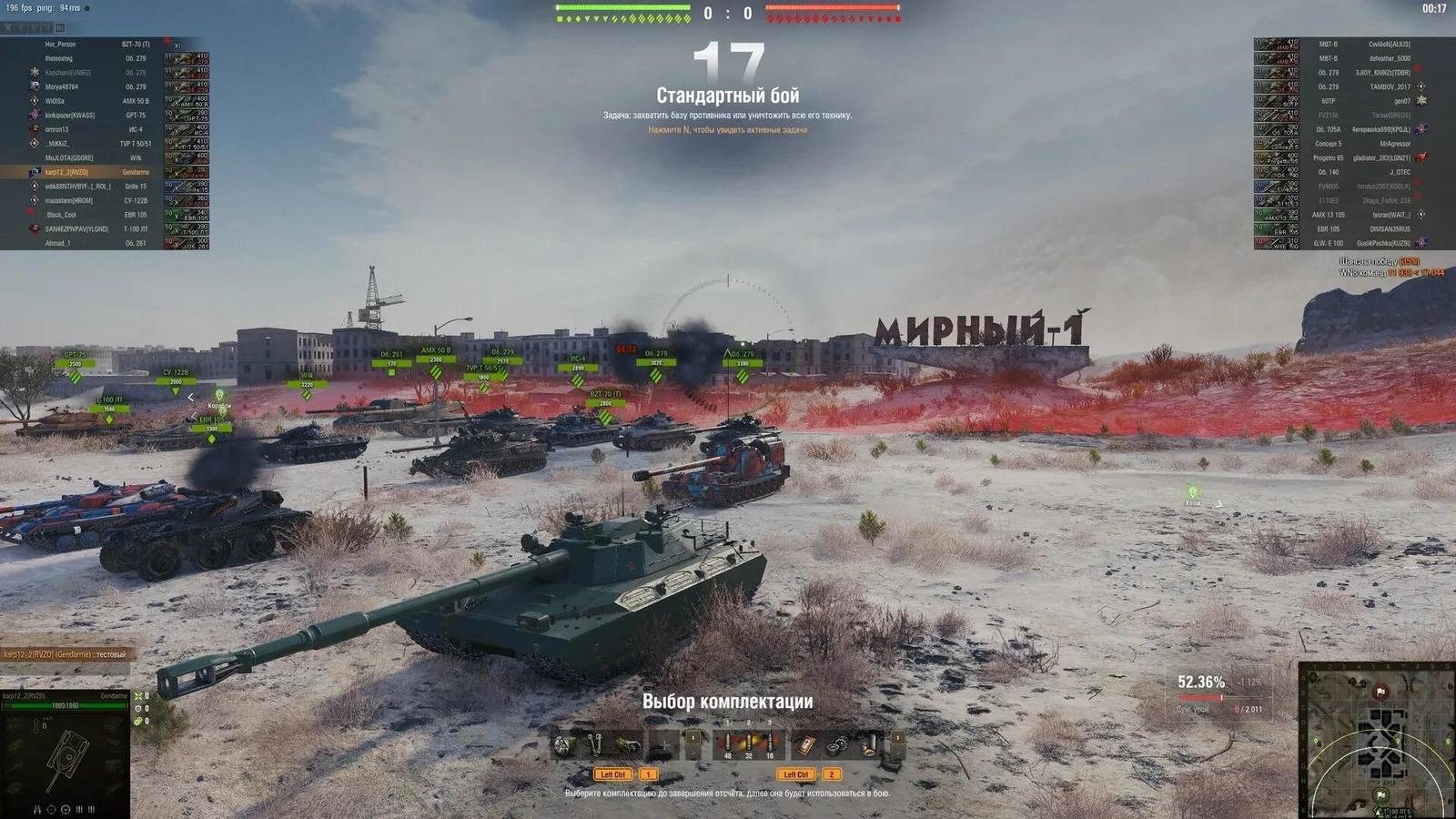Viewport: 1456px width, 819px height.
Task: Select loadout preset 2 via its button
Action: click(x=831, y=775)
